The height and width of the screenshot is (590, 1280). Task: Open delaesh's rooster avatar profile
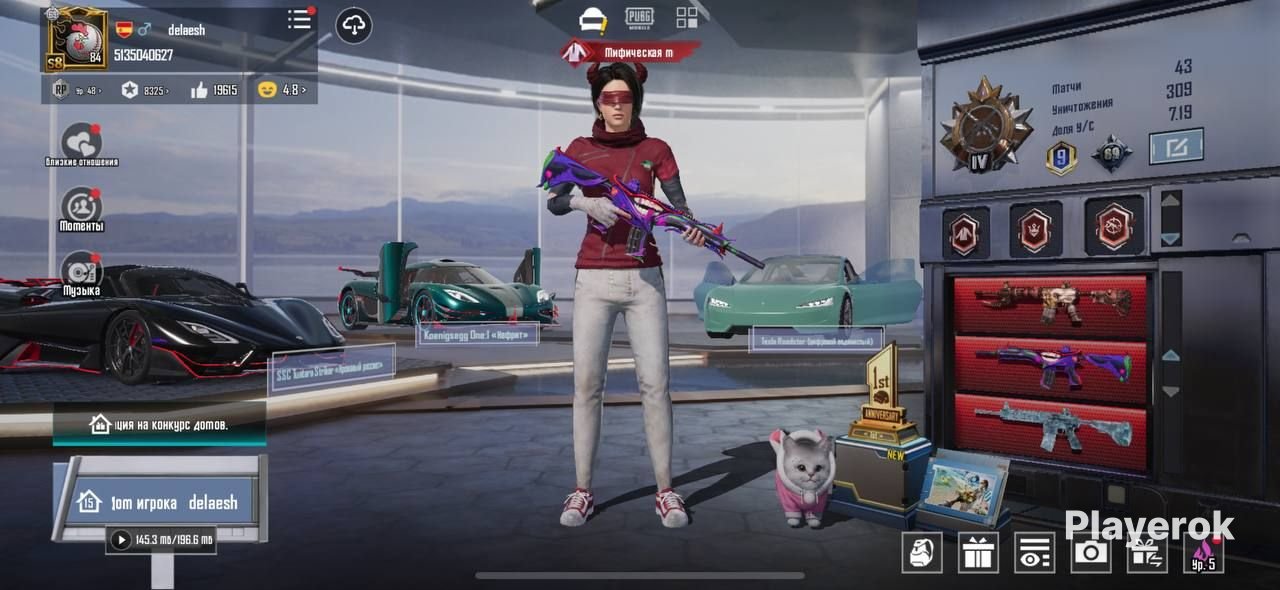pos(75,40)
